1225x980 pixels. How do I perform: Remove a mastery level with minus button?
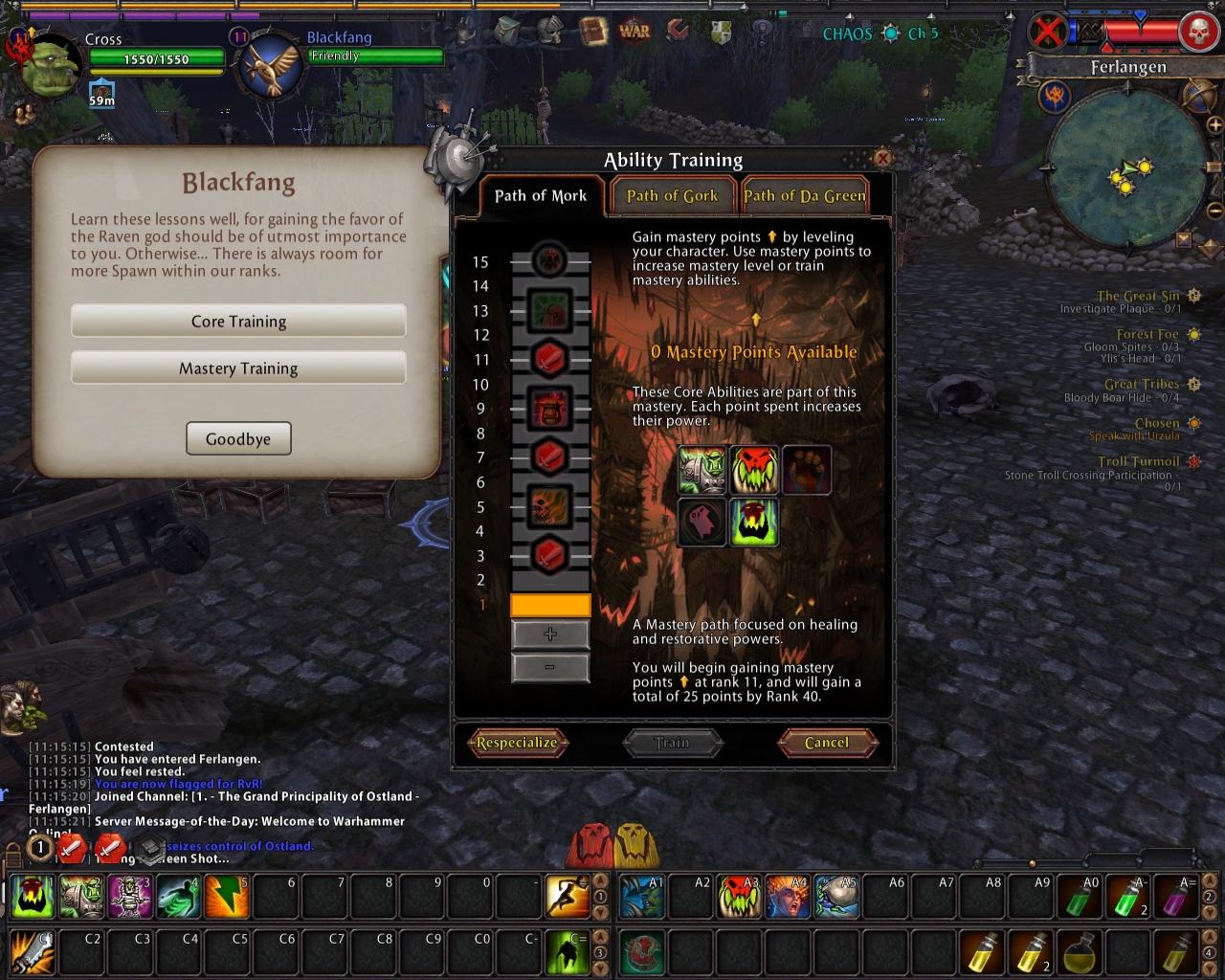[x=550, y=667]
